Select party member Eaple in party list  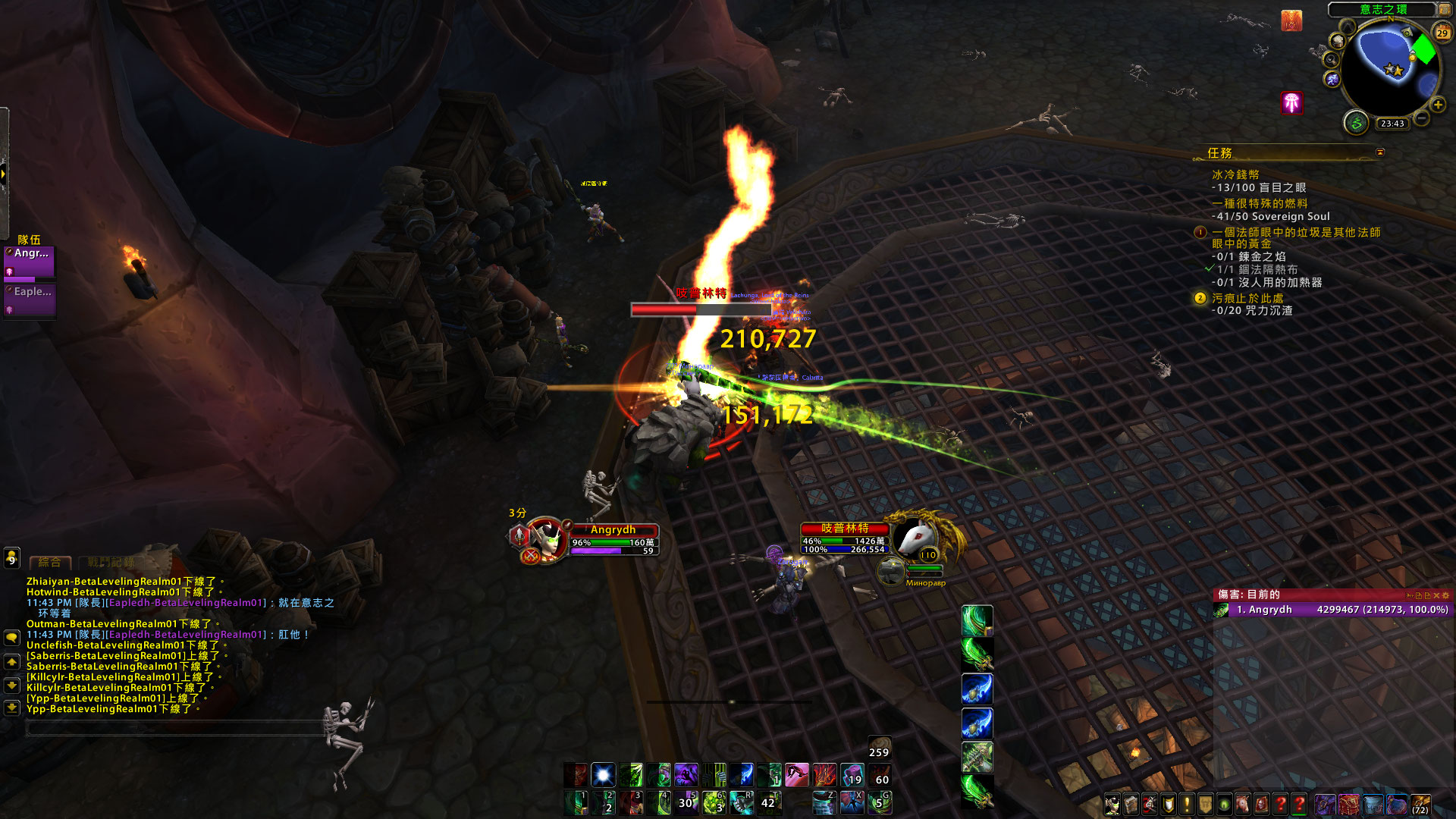tap(30, 299)
